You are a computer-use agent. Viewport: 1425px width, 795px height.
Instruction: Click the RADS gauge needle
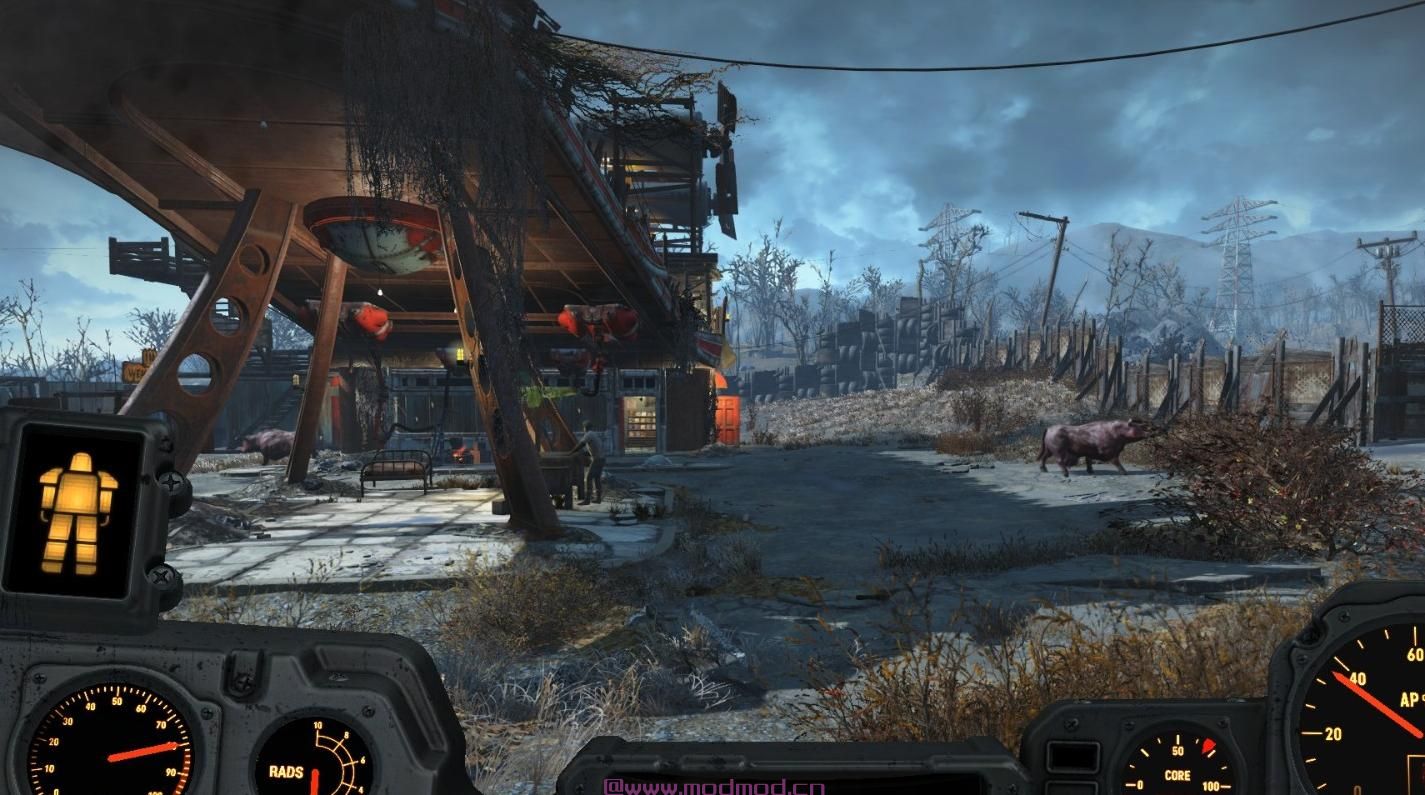tap(316, 778)
